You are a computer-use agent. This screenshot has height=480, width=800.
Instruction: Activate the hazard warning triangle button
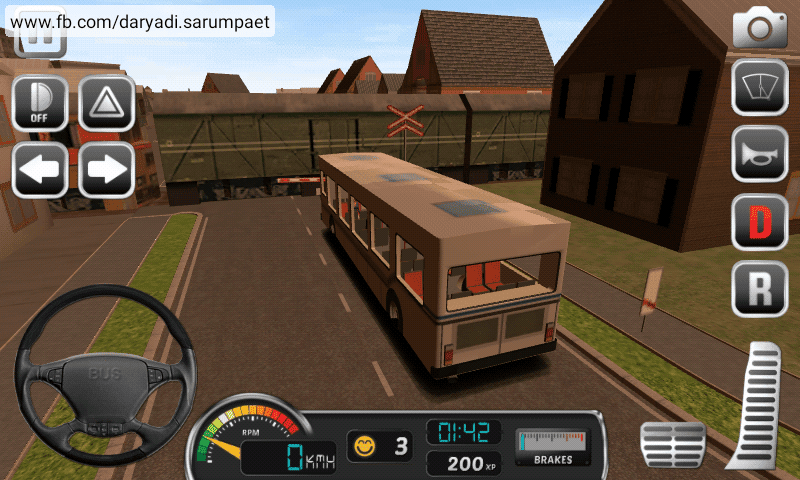pyautogui.click(x=107, y=102)
